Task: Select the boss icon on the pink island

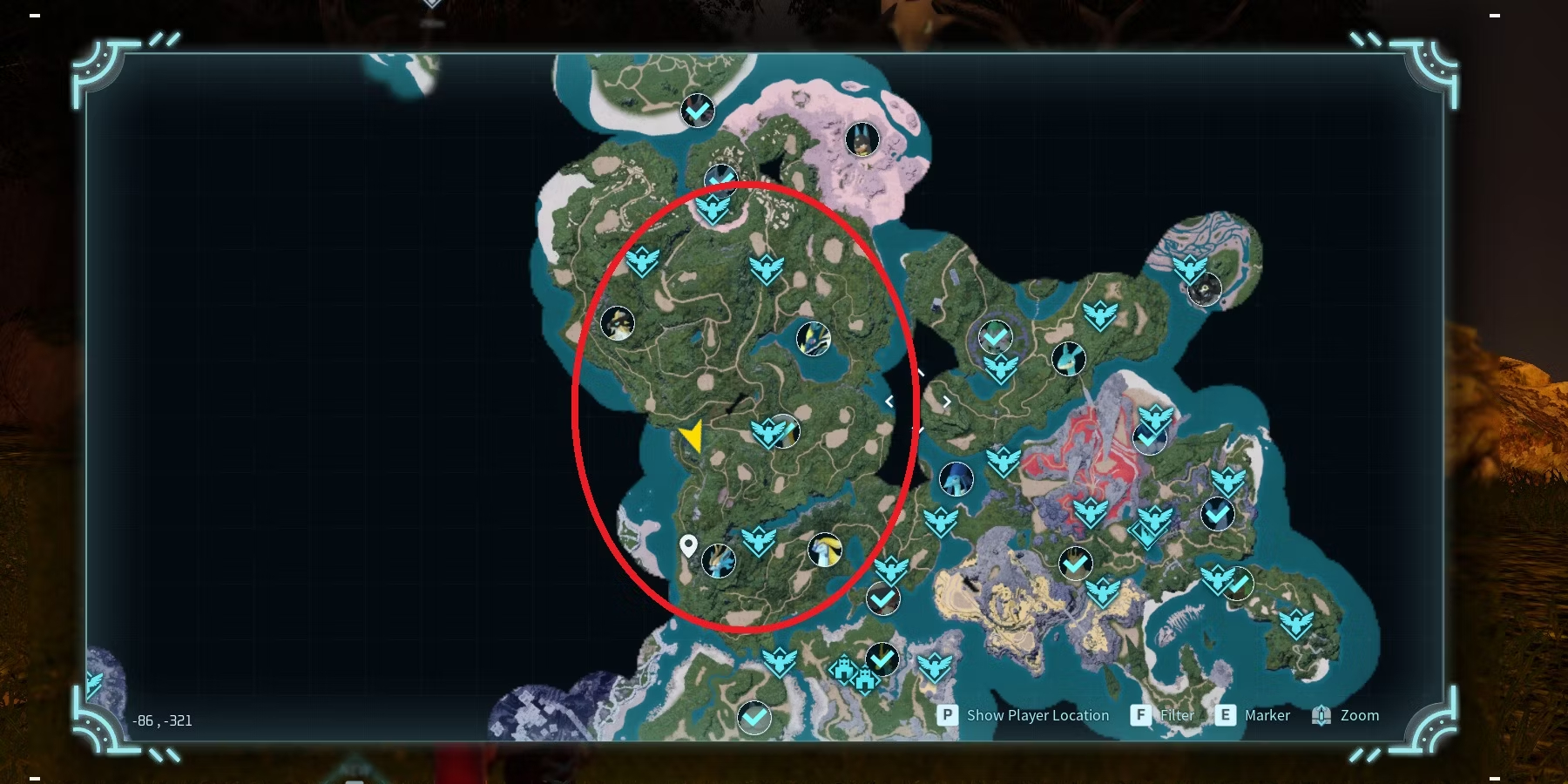Action: click(x=862, y=139)
